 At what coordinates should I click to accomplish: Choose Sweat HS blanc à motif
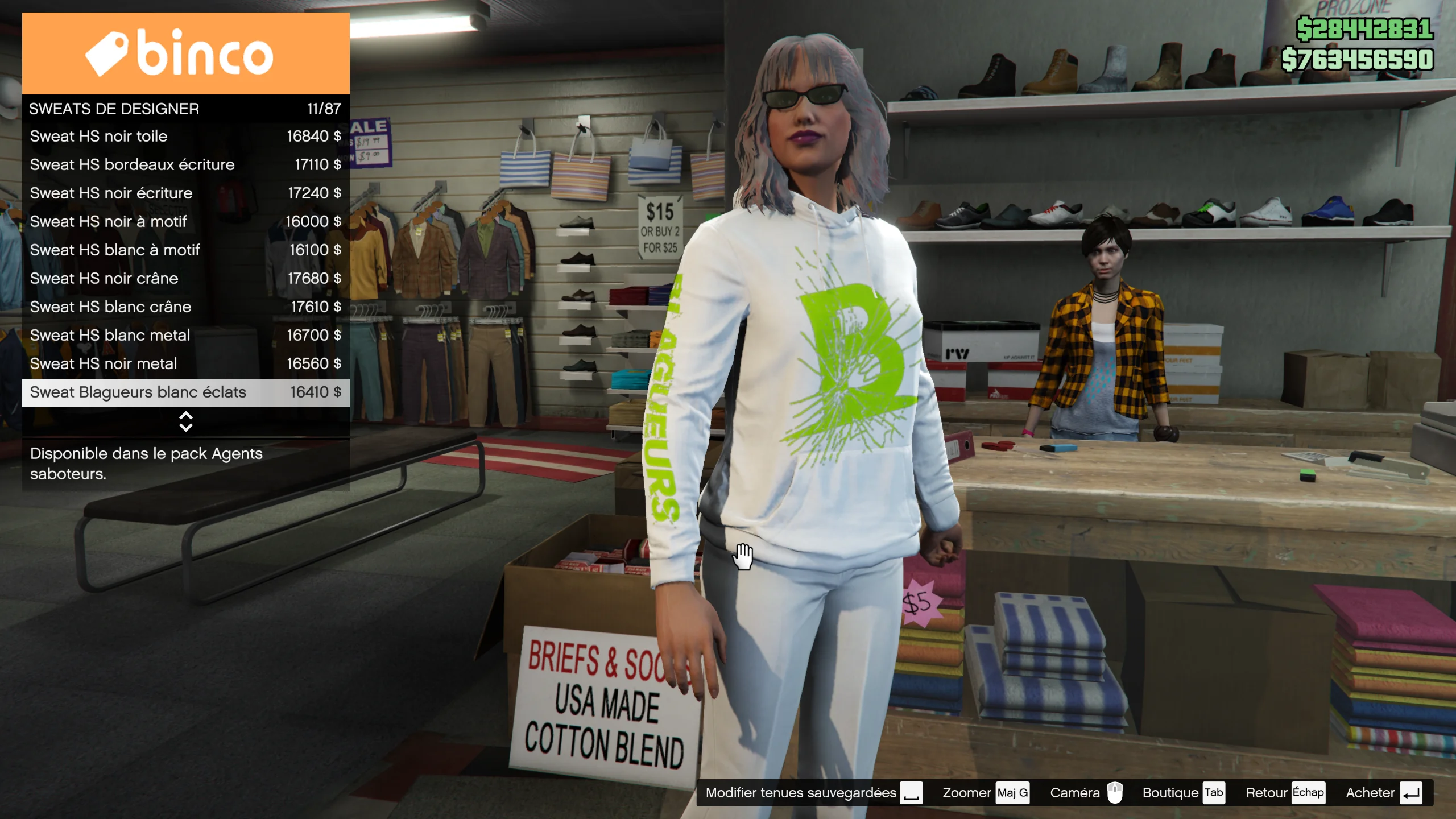(185, 250)
